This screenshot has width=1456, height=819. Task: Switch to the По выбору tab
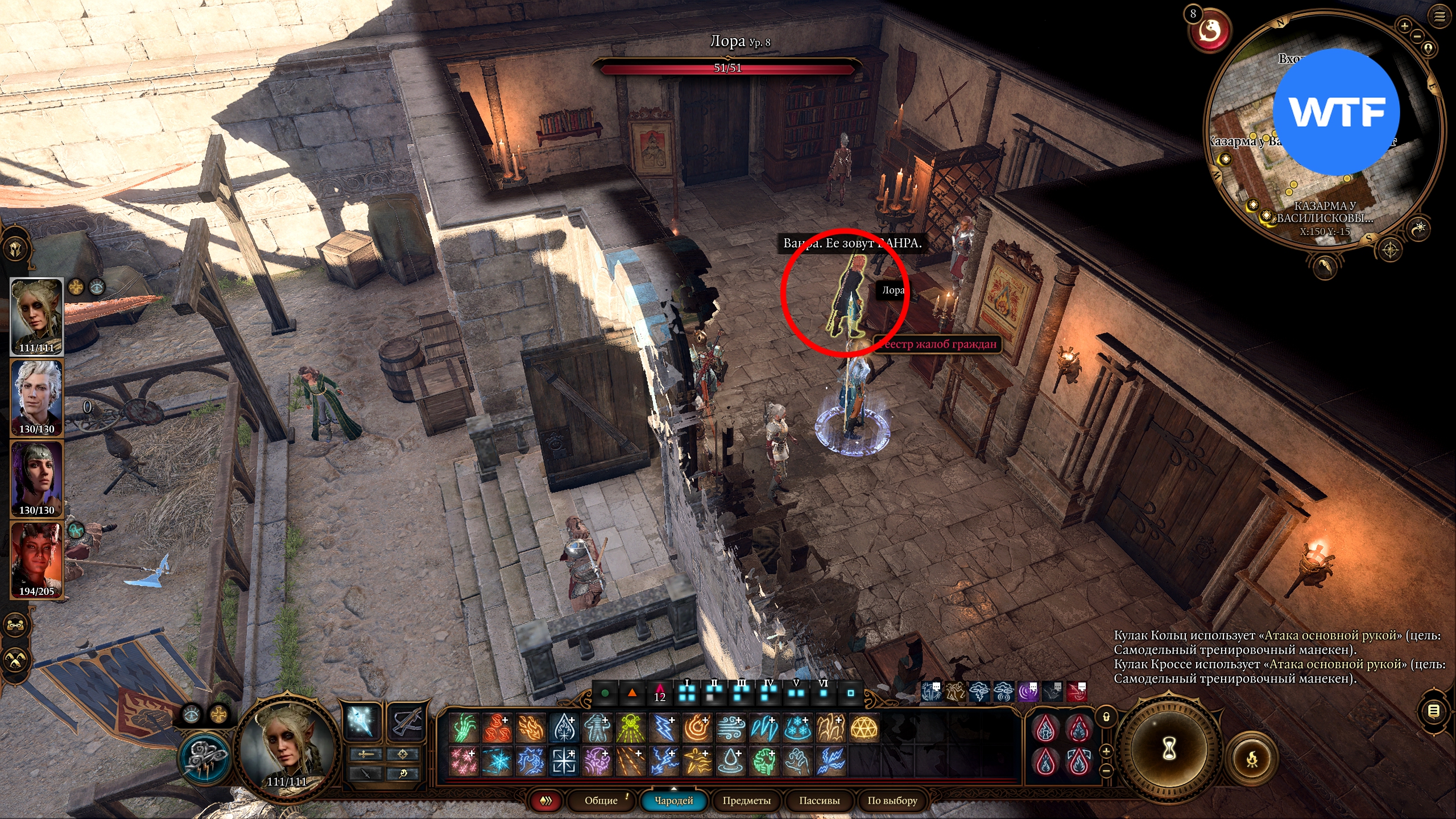coord(892,800)
